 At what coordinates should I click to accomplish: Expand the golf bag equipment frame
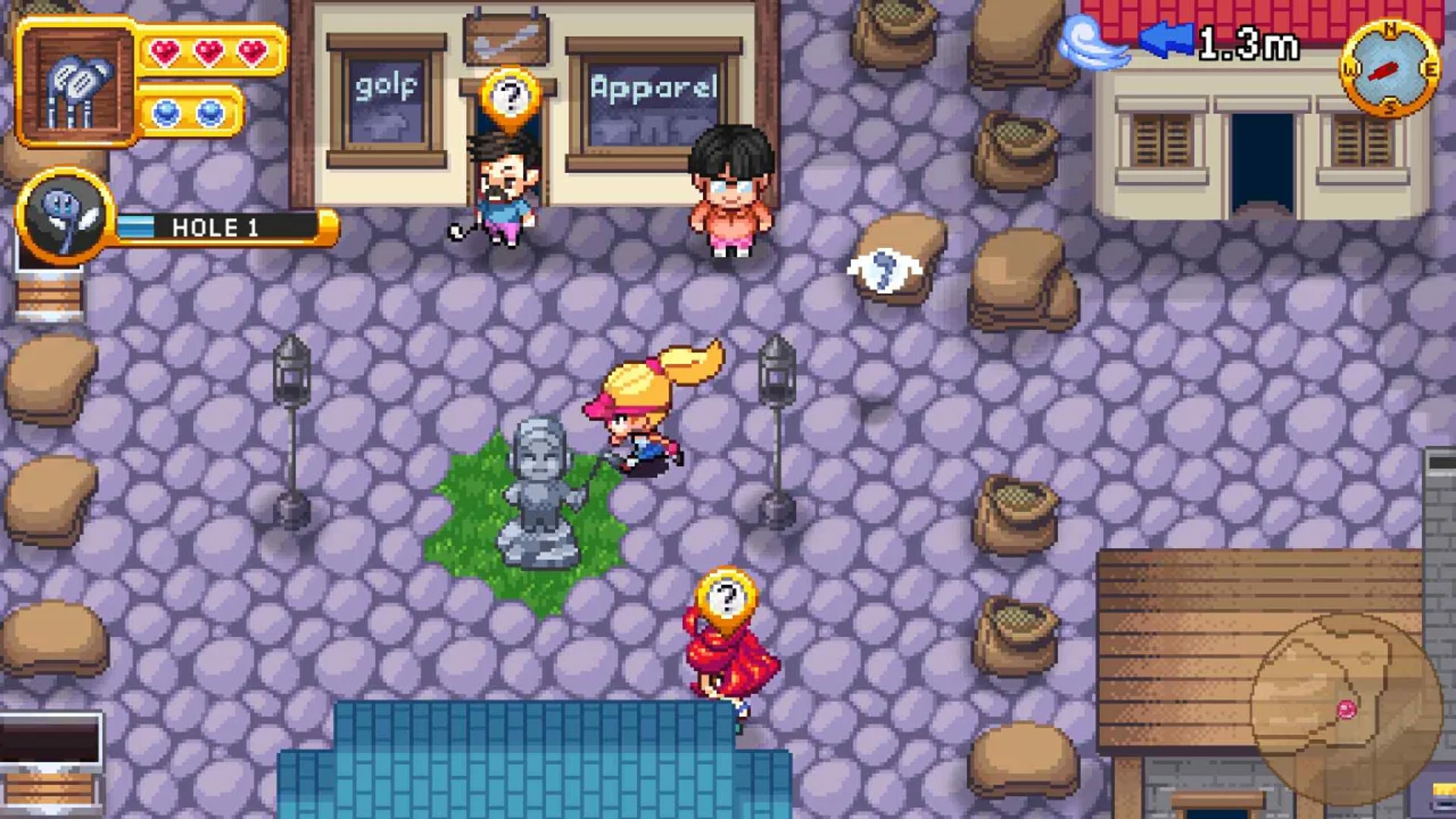tap(76, 80)
